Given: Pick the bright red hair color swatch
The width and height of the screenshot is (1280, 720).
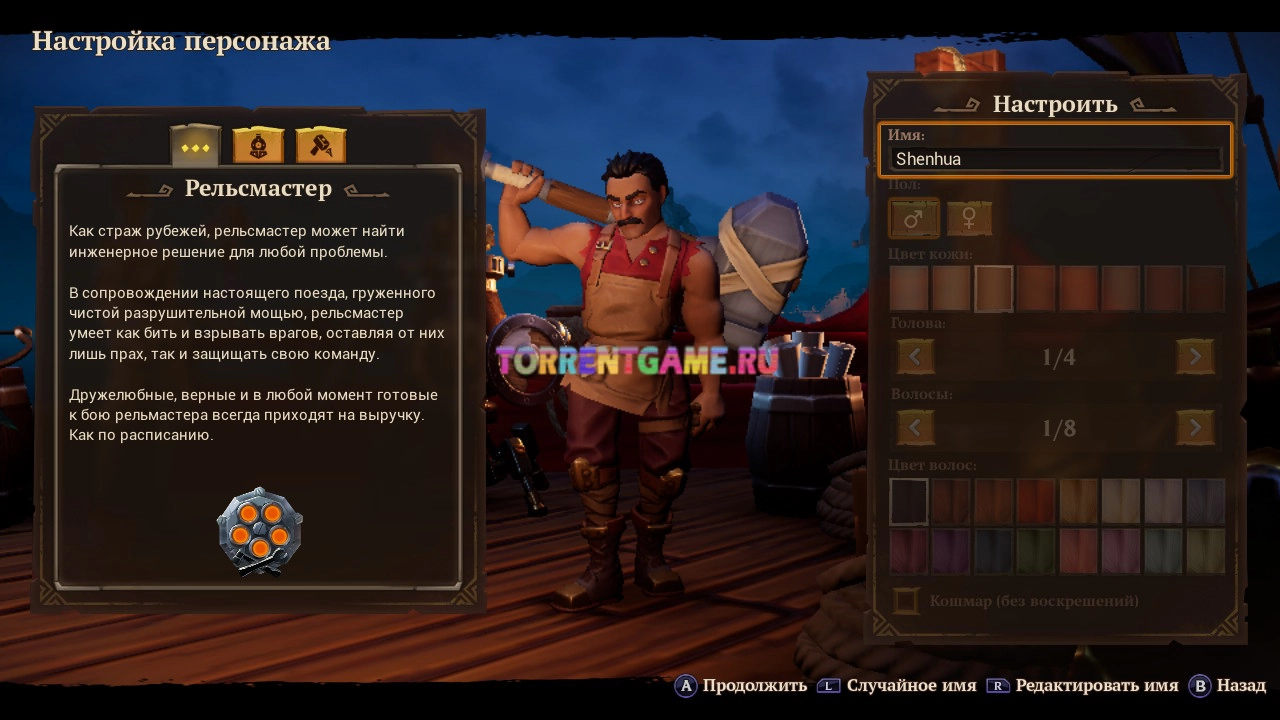Looking at the screenshot, I should [1036, 501].
